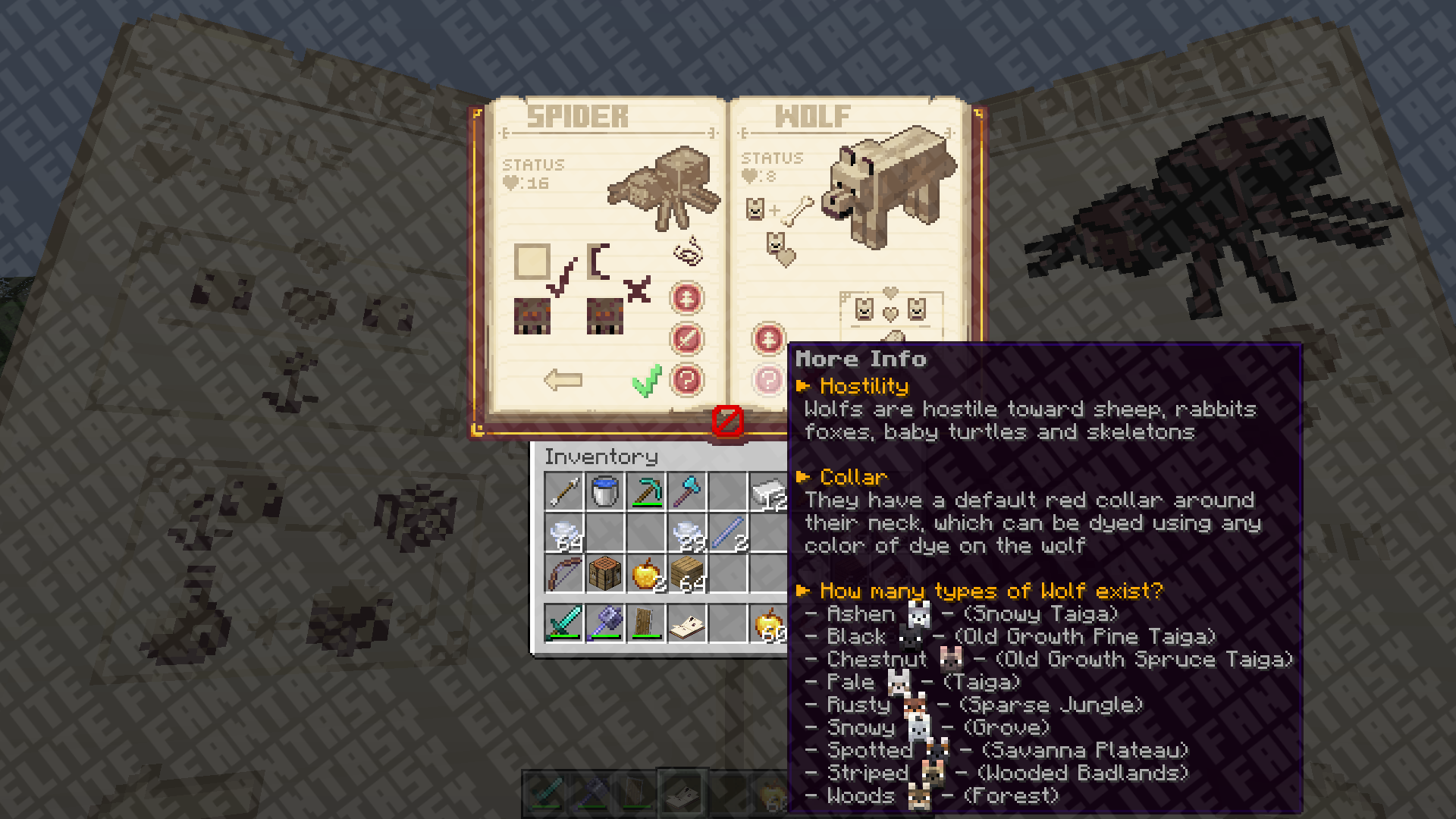Select the crafting table slot
Image resolution: width=1456 pixels, height=819 pixels.
605,573
